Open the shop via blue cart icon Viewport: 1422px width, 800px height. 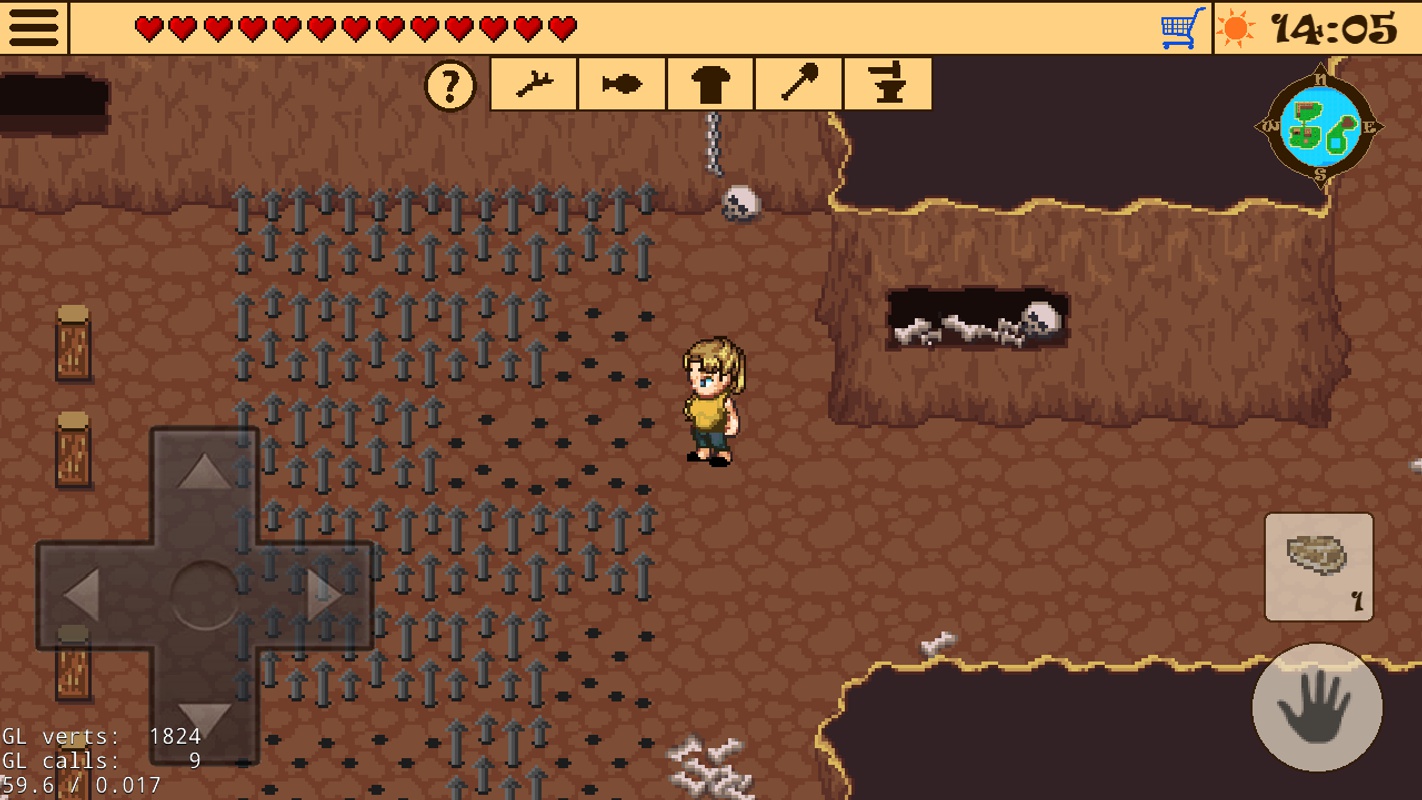[1182, 29]
